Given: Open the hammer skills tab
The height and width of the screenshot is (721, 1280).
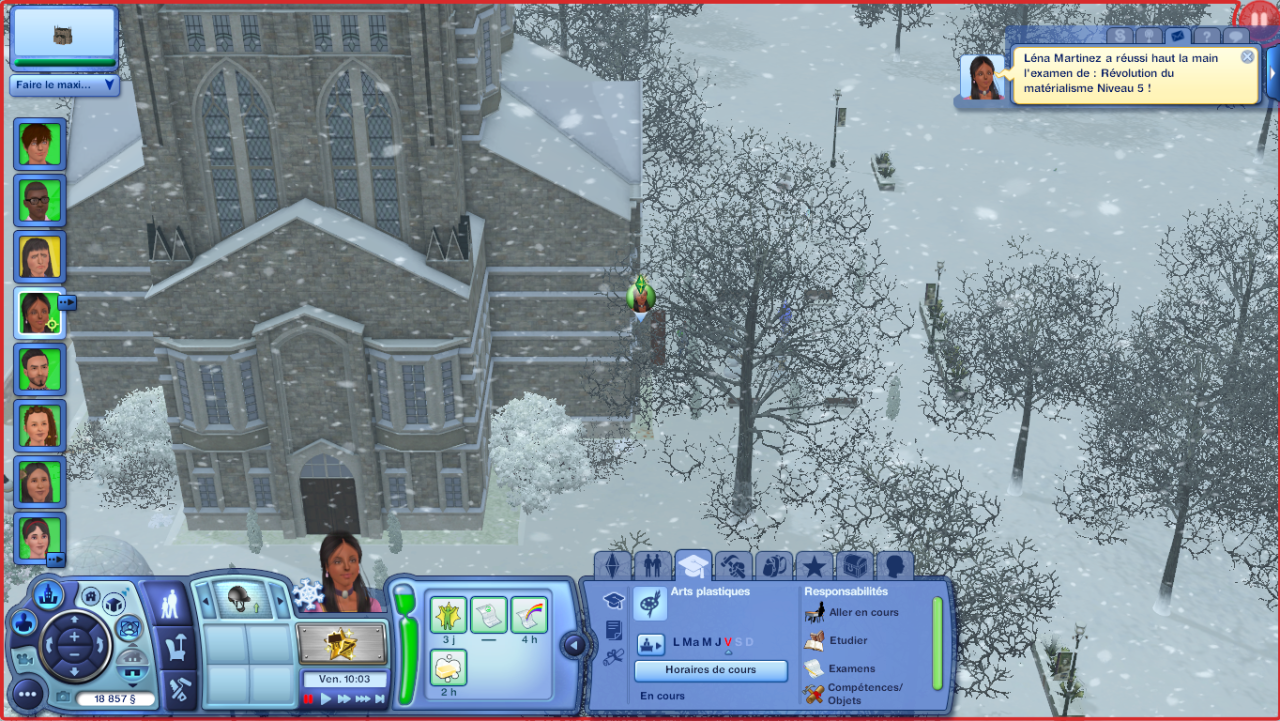Looking at the screenshot, I should [x=734, y=566].
